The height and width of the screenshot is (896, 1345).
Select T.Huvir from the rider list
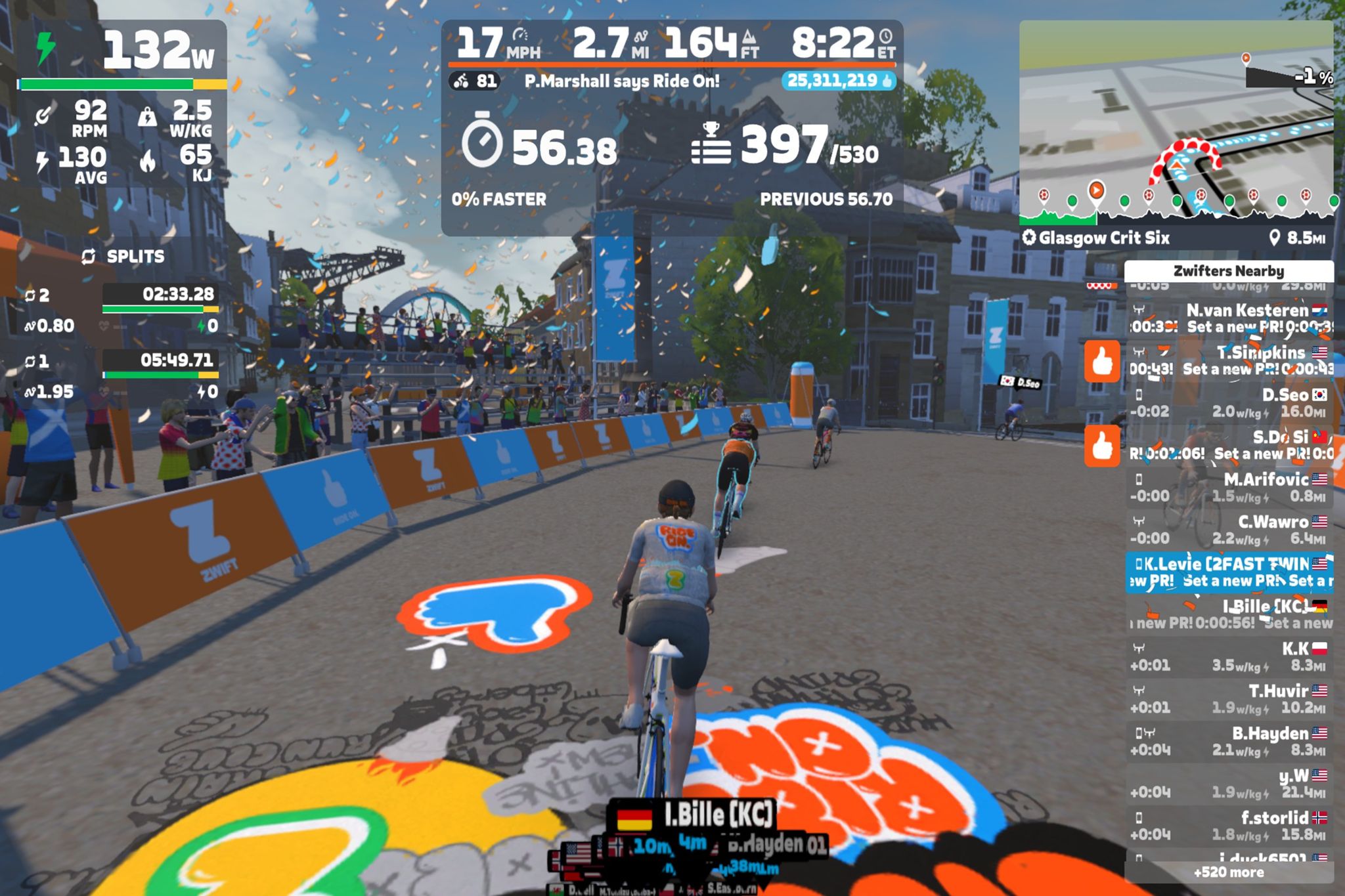point(1229,698)
